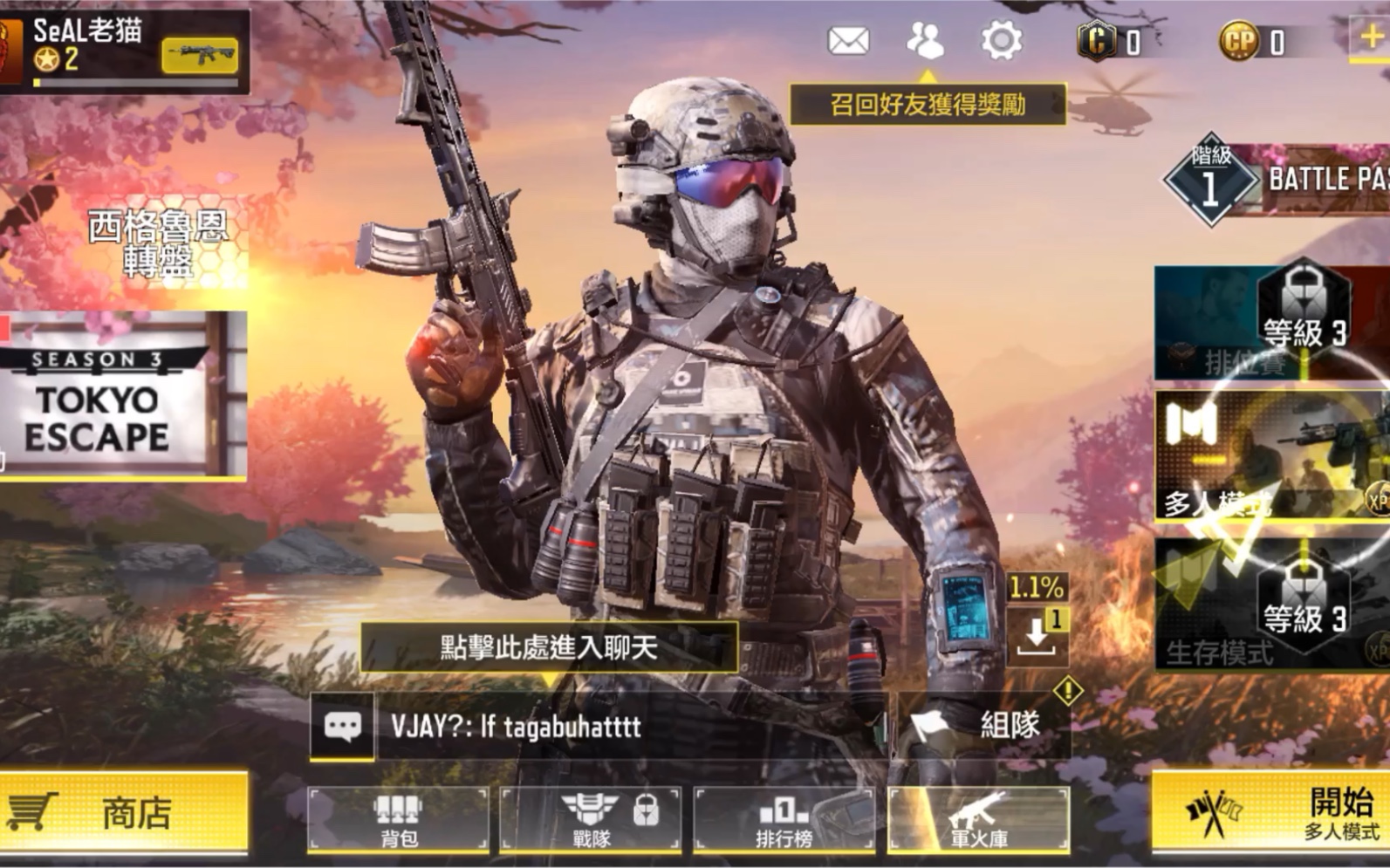Image resolution: width=1390 pixels, height=868 pixels.
Task: Open the mail inbox icon
Action: click(x=851, y=38)
